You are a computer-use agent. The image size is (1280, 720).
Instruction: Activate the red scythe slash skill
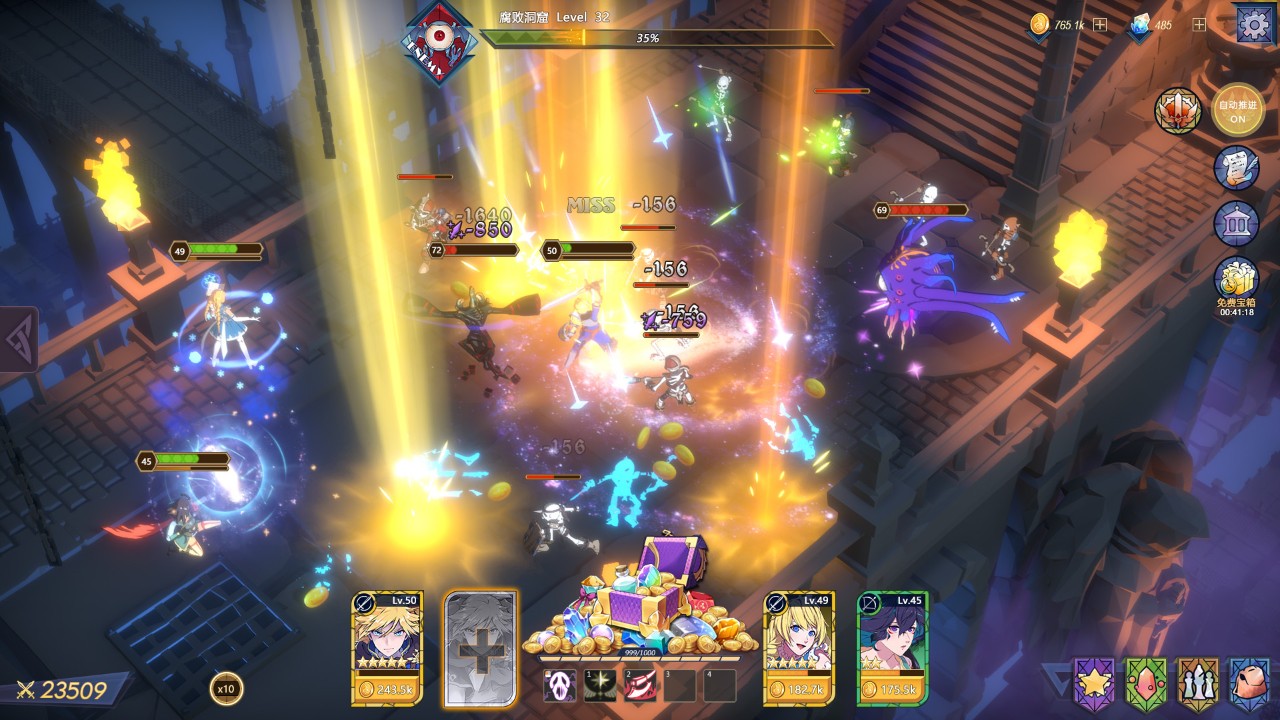[x=640, y=685]
